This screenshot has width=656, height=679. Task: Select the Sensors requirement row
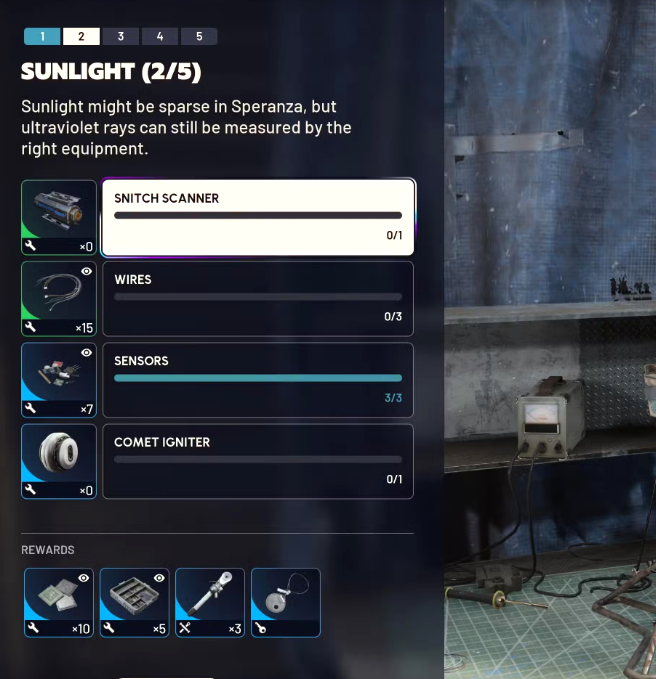(x=258, y=380)
